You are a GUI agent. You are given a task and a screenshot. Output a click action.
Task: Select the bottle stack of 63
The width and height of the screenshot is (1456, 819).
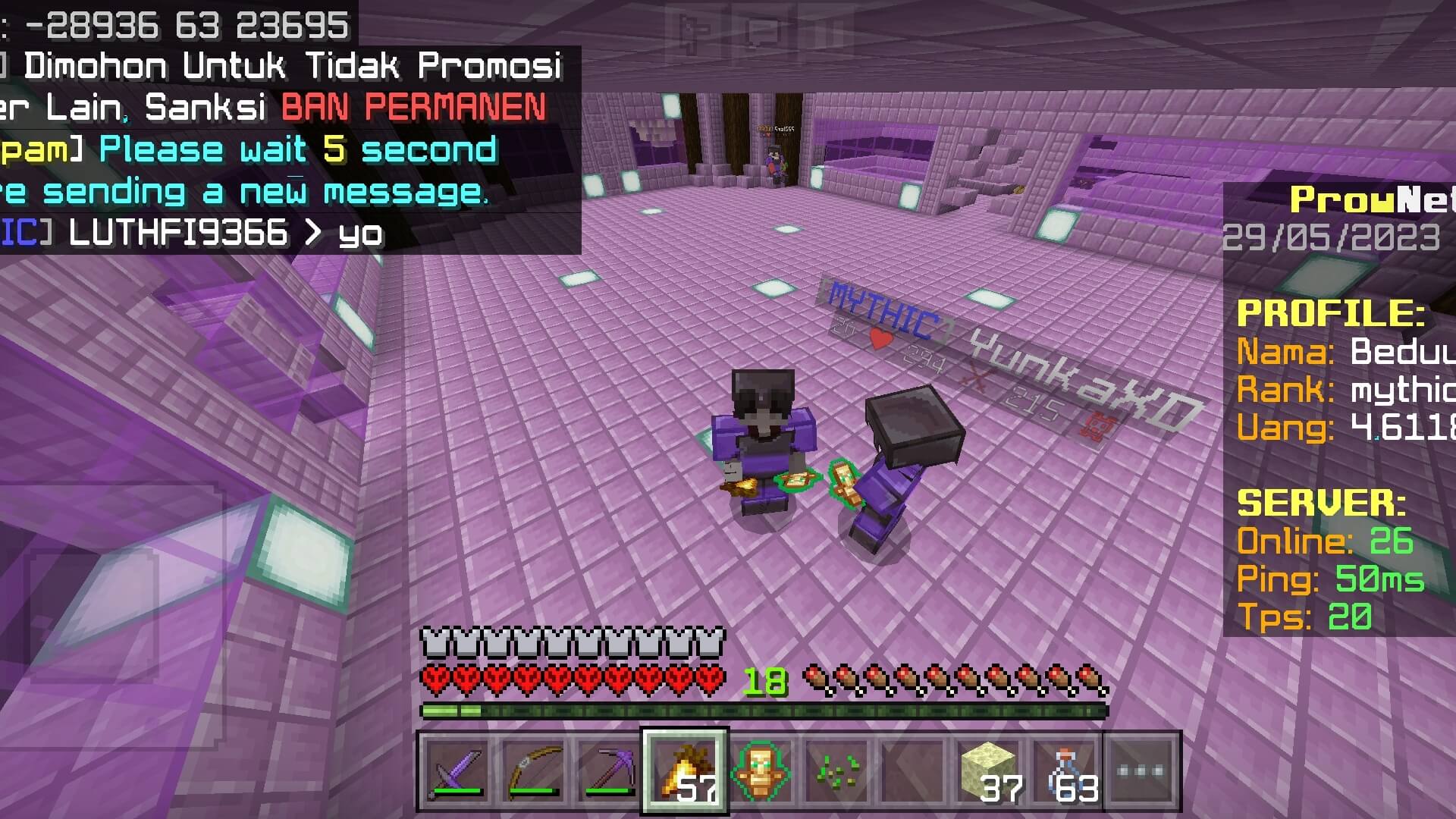click(1065, 771)
